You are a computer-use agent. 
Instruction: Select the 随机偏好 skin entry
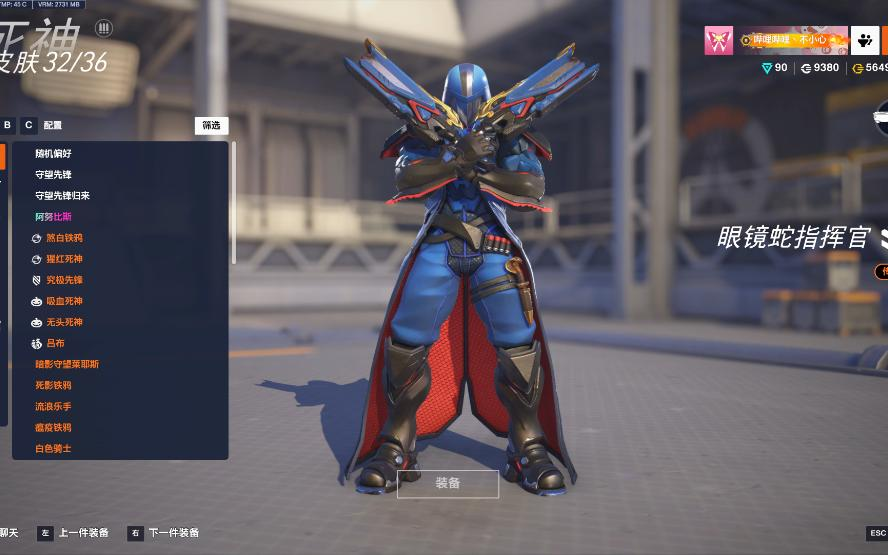[53, 154]
